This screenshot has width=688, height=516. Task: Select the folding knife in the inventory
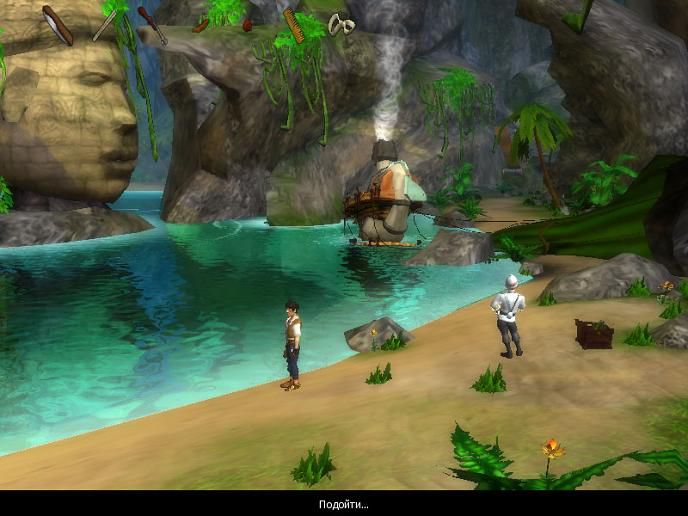[57, 25]
